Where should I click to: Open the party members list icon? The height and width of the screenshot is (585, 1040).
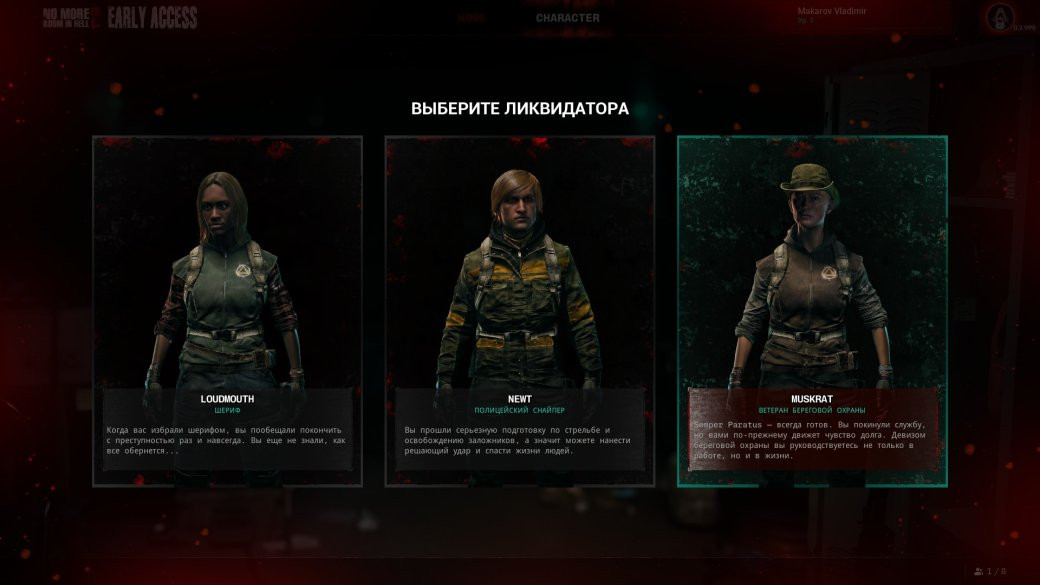click(978, 571)
